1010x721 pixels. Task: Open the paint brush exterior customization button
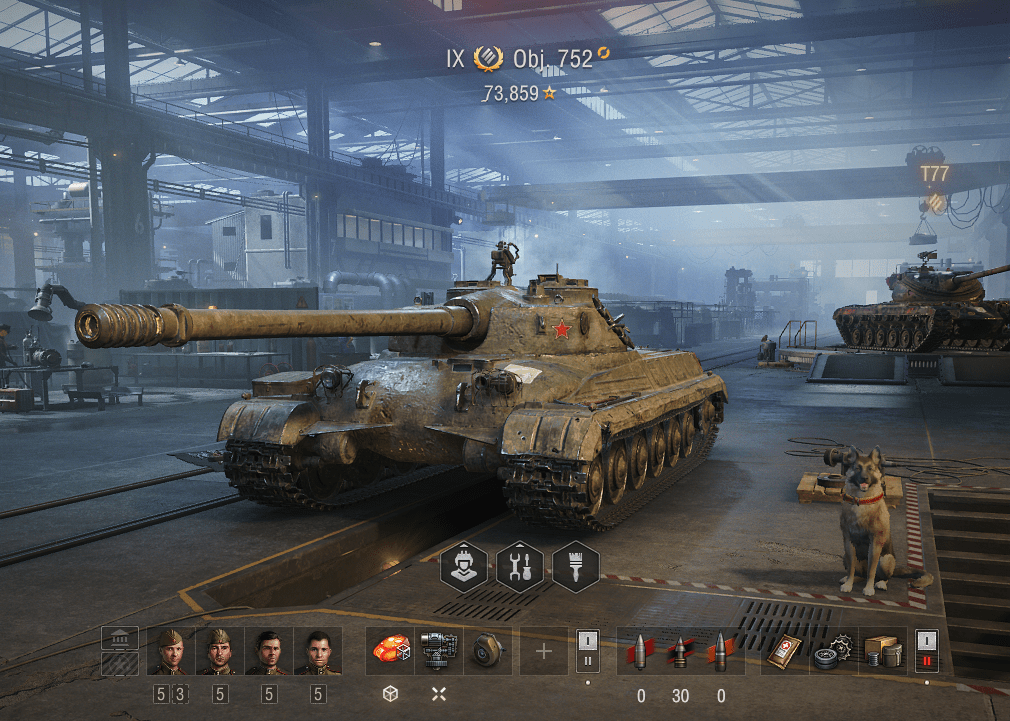[x=575, y=567]
